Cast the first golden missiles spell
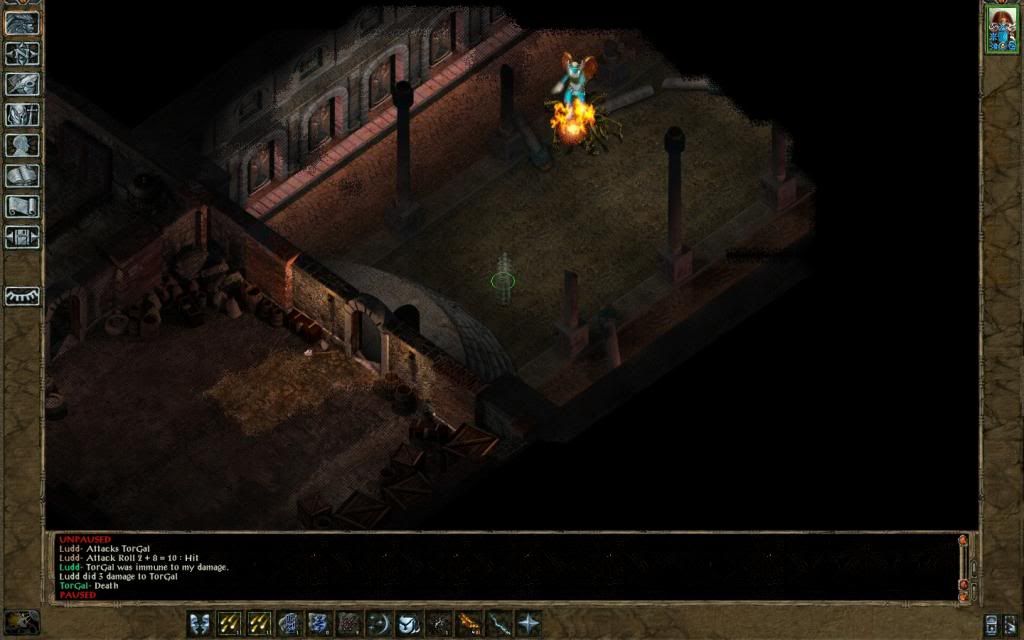 click(x=230, y=624)
